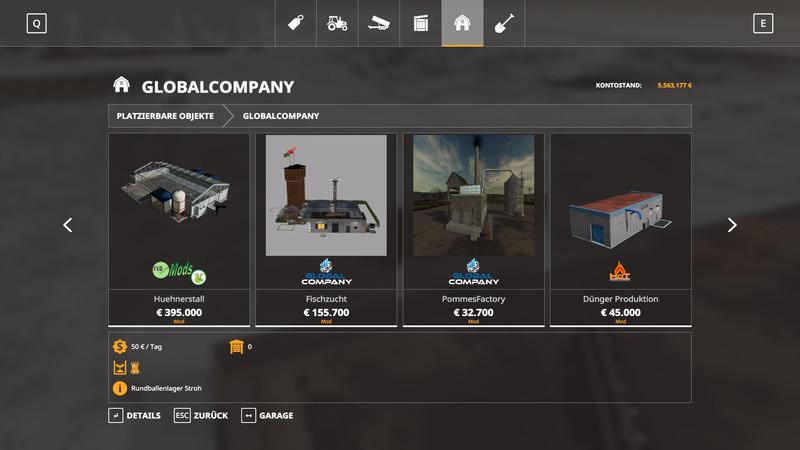Switch to the price tag brands tab
Viewport: 800px width, 450px height.
pos(296,23)
